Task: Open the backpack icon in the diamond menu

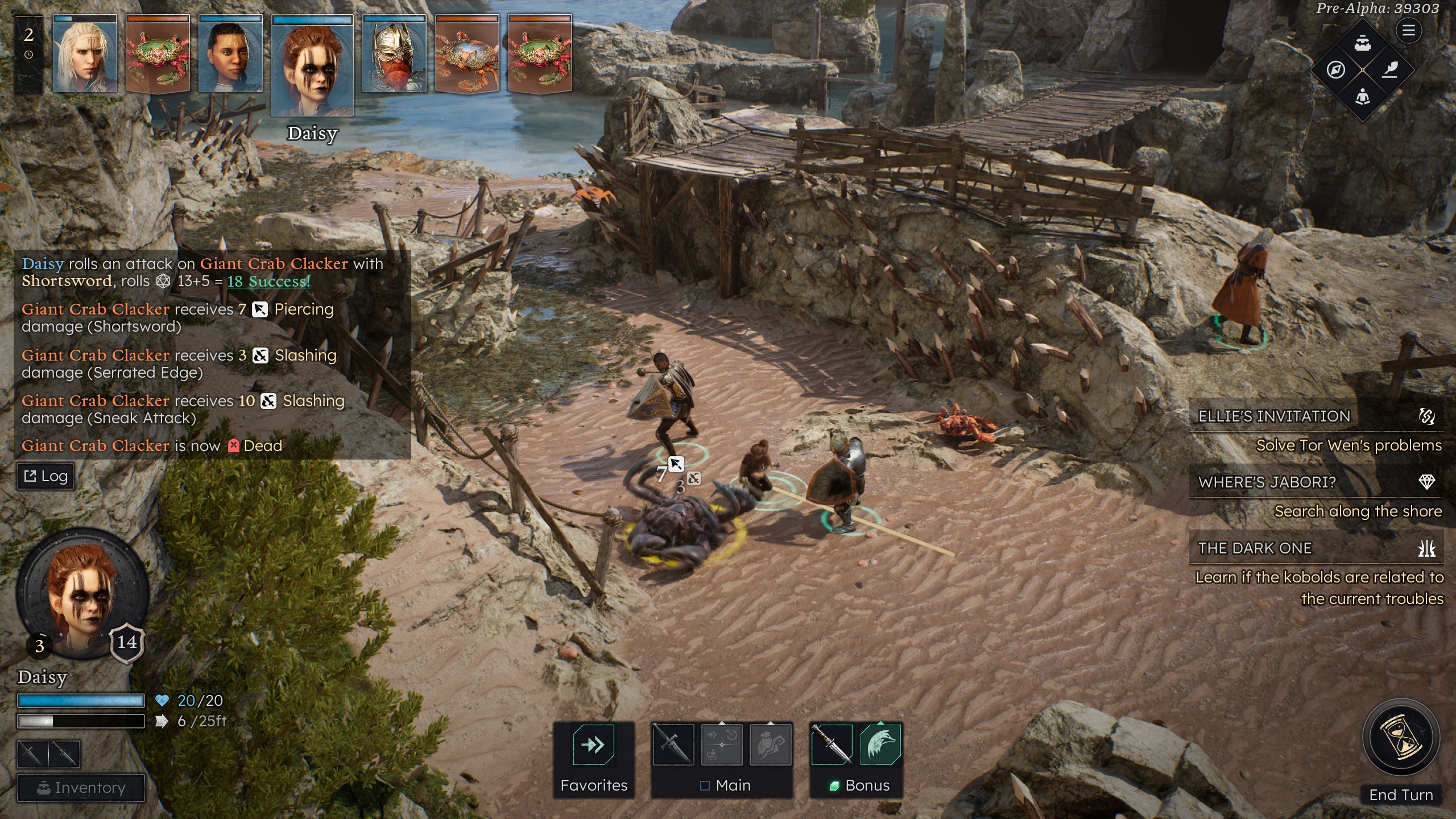Action: pyautogui.click(x=1363, y=43)
